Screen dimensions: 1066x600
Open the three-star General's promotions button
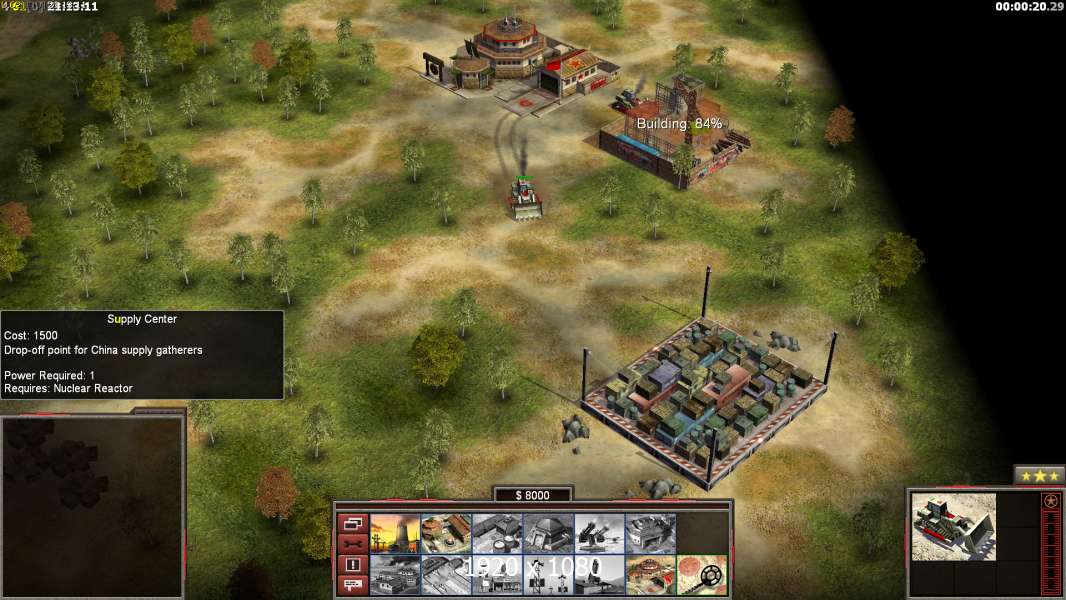[x=1039, y=475]
